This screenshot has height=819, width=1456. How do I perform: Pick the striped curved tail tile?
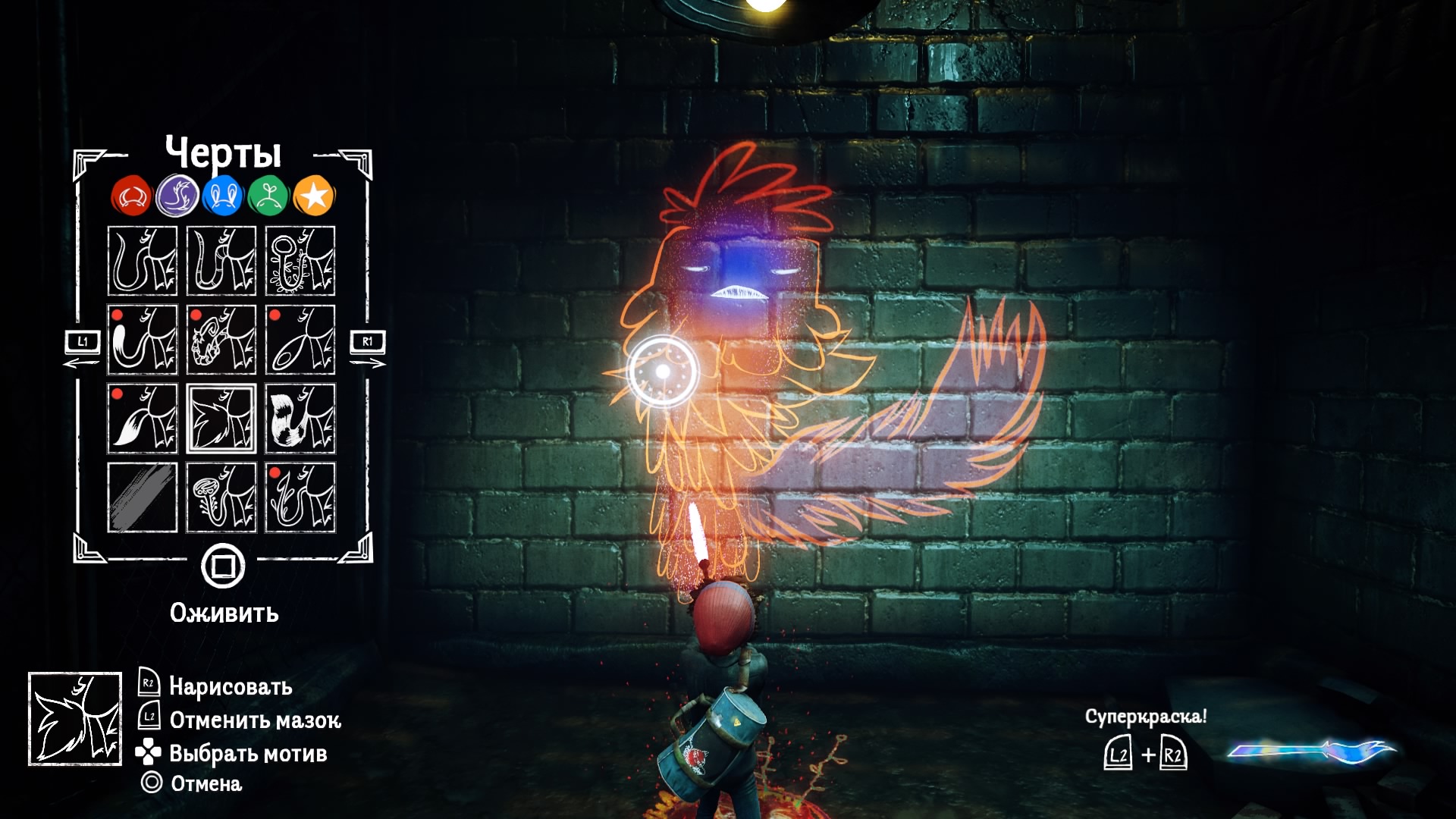[x=221, y=261]
